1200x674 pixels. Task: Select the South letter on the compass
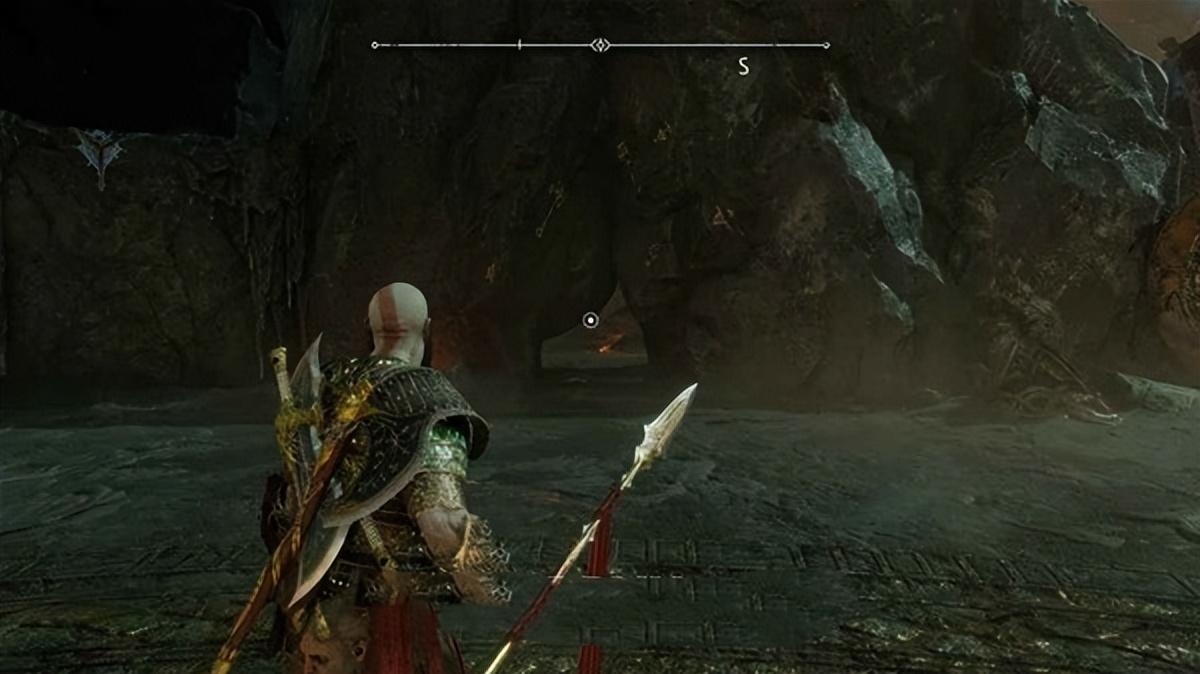[743, 66]
